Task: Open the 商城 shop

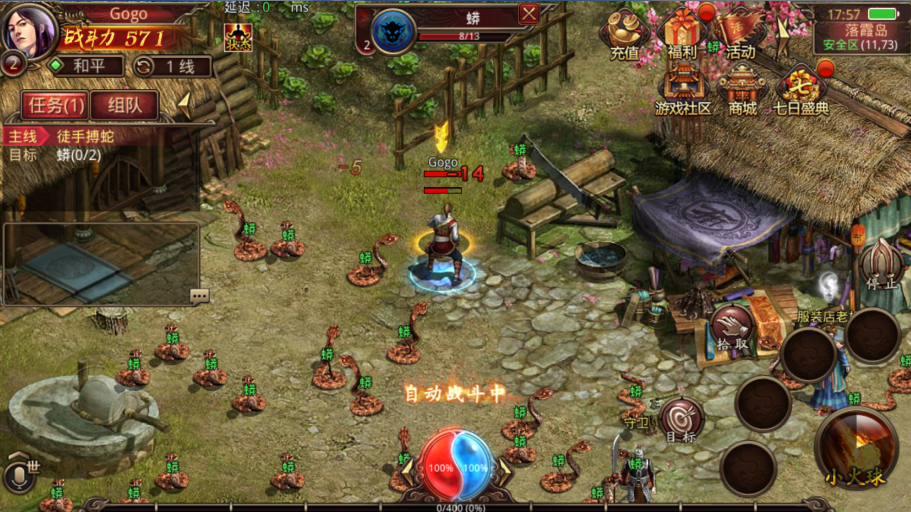Action: (742, 90)
